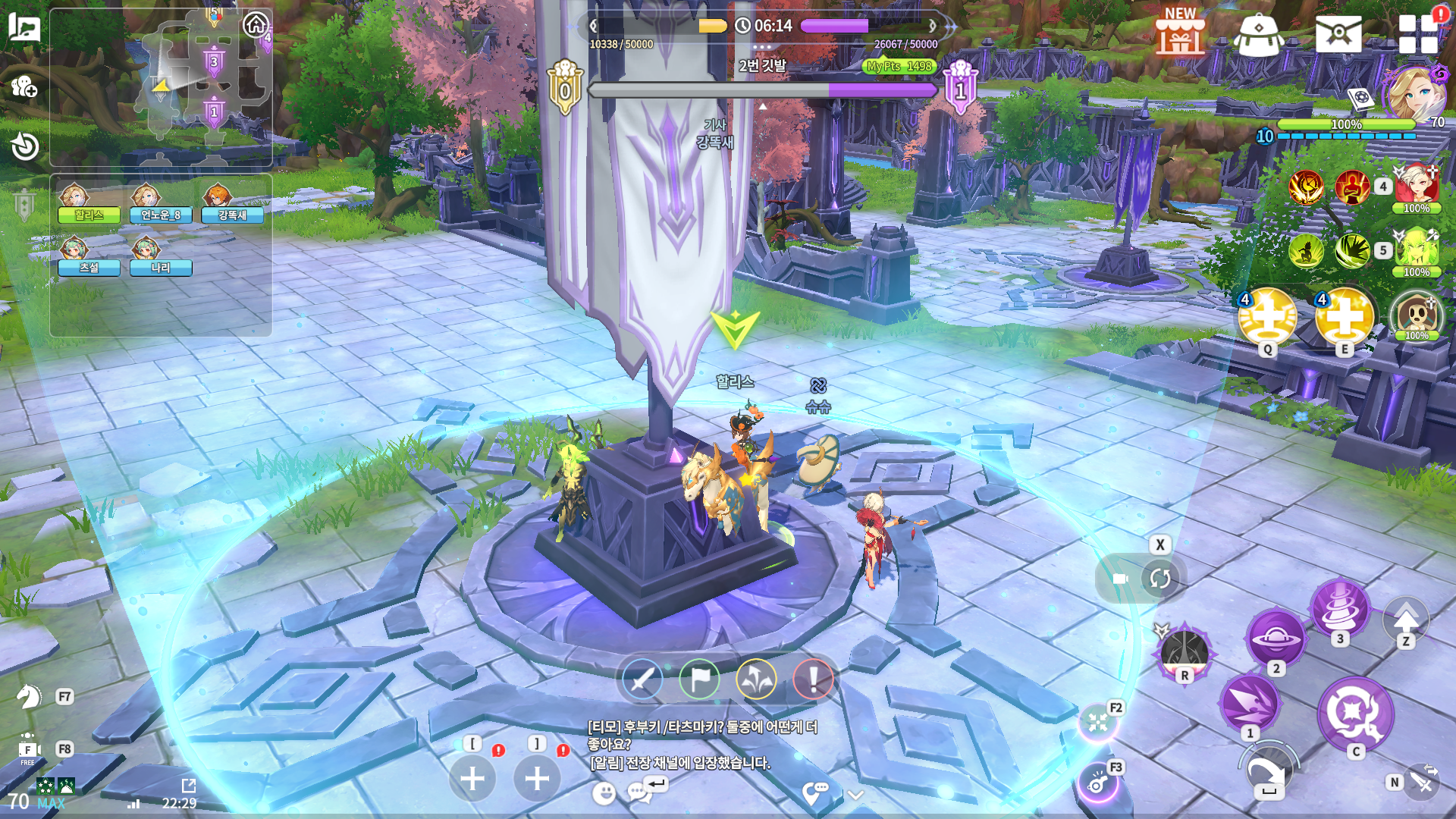The width and height of the screenshot is (1456, 819).
Task: Open the emoji emoticon panel
Action: [604, 793]
